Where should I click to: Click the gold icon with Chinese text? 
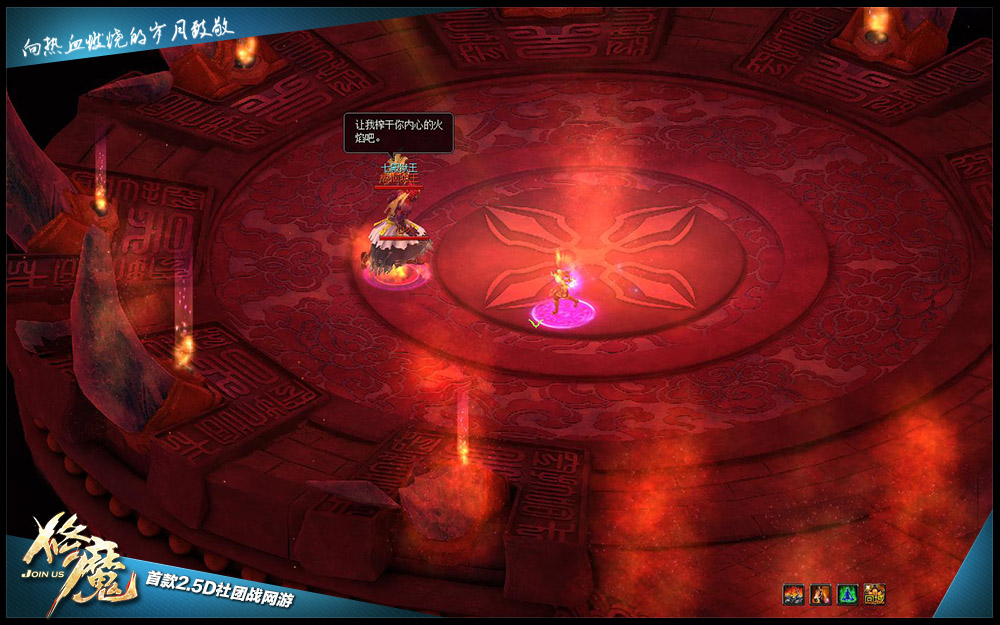(874, 595)
